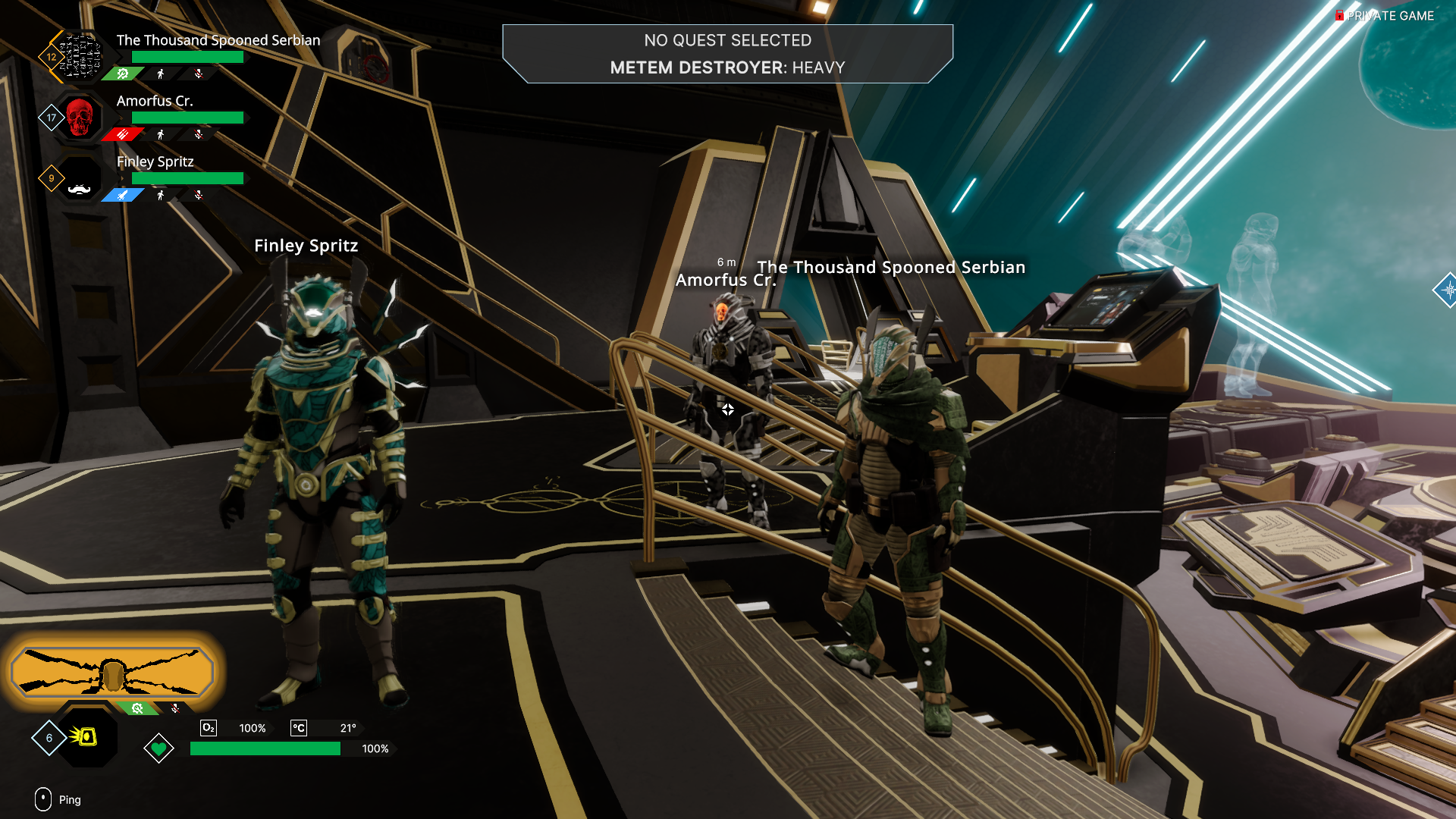
Task: Open the quest tracker banner at top
Action: click(x=727, y=54)
